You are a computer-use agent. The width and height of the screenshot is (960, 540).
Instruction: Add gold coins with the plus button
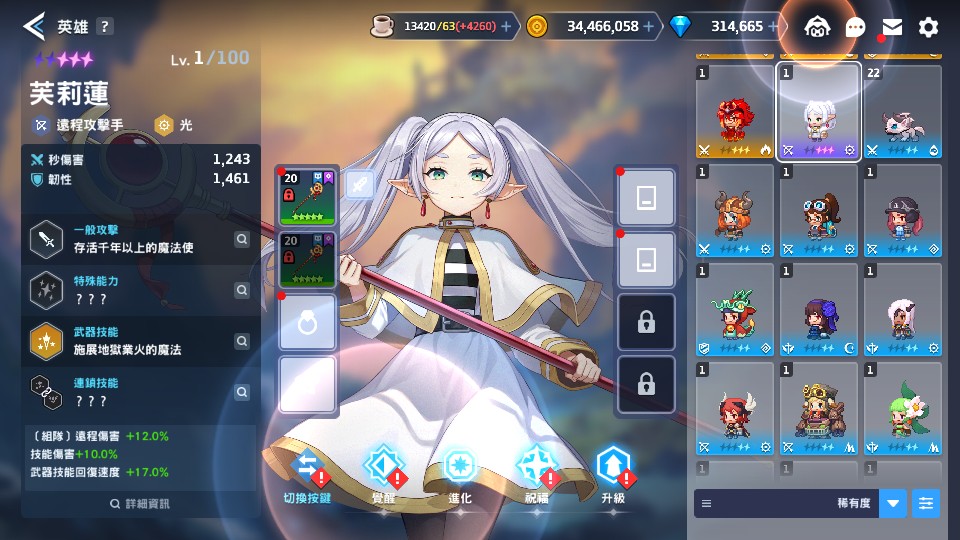pos(649,27)
